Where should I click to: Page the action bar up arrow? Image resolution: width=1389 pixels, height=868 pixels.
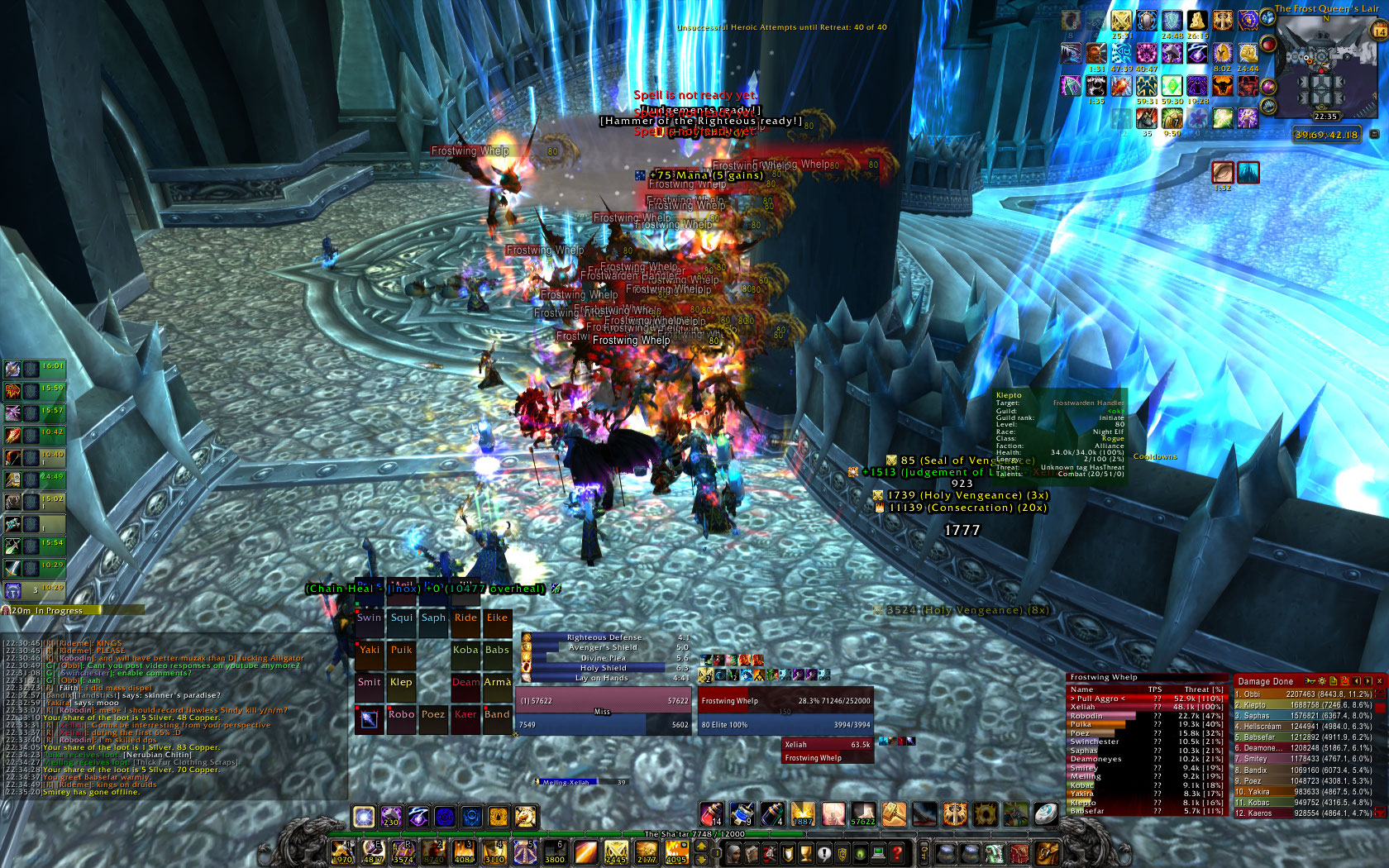pyautogui.click(x=701, y=847)
